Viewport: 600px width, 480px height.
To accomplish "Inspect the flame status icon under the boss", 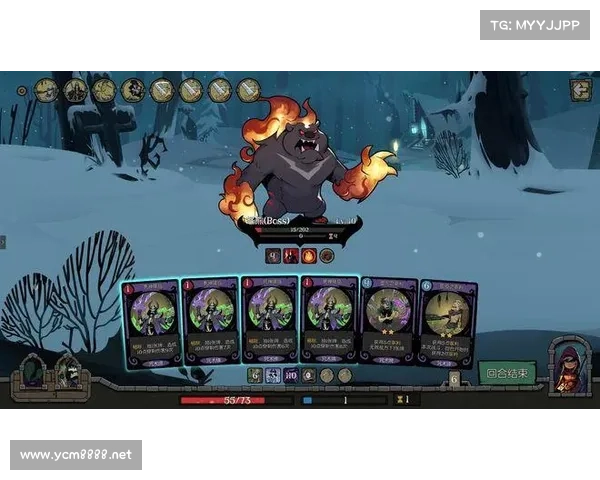I will 309,256.
